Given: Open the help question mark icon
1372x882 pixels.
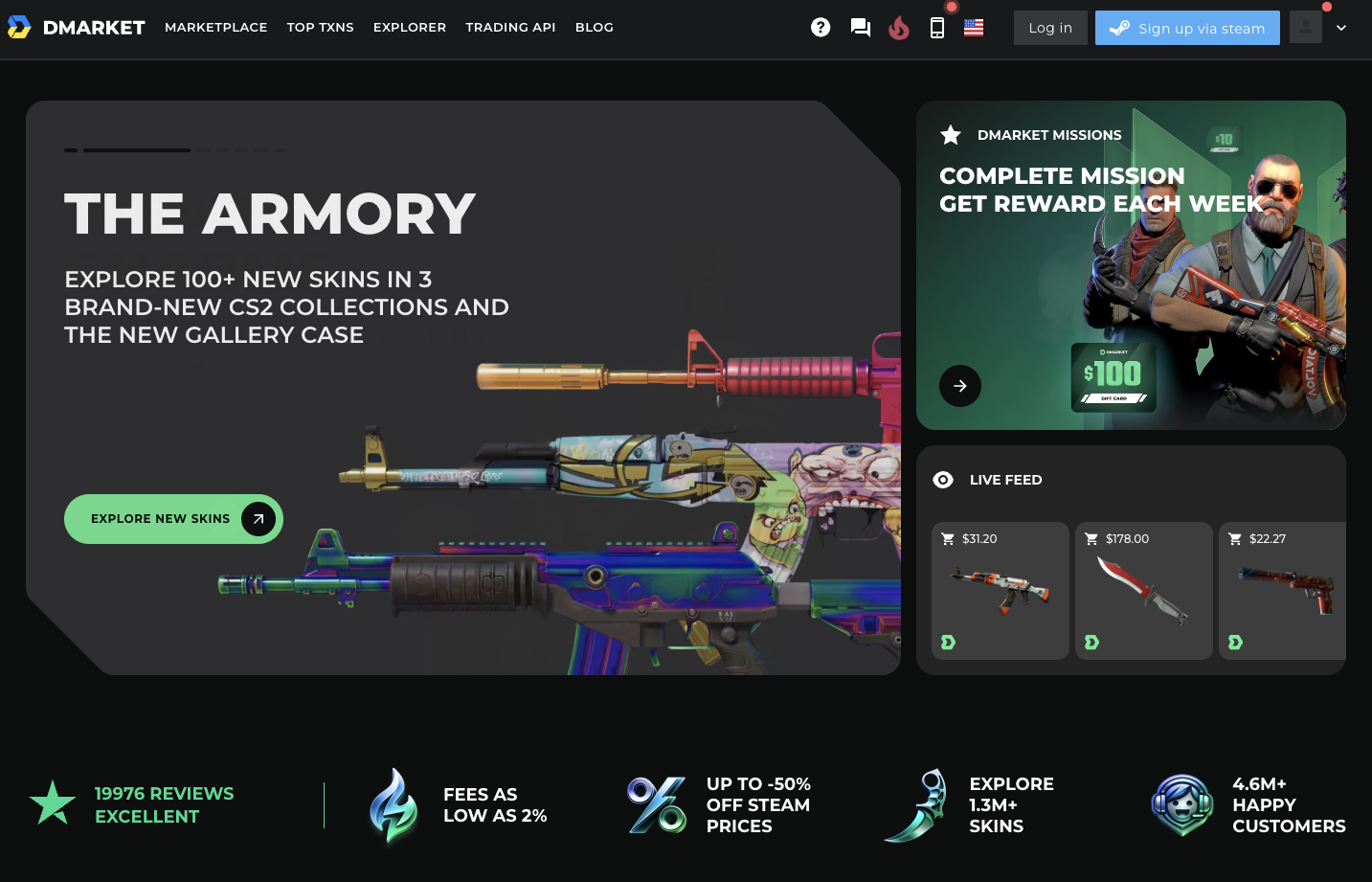Looking at the screenshot, I should (x=821, y=28).
